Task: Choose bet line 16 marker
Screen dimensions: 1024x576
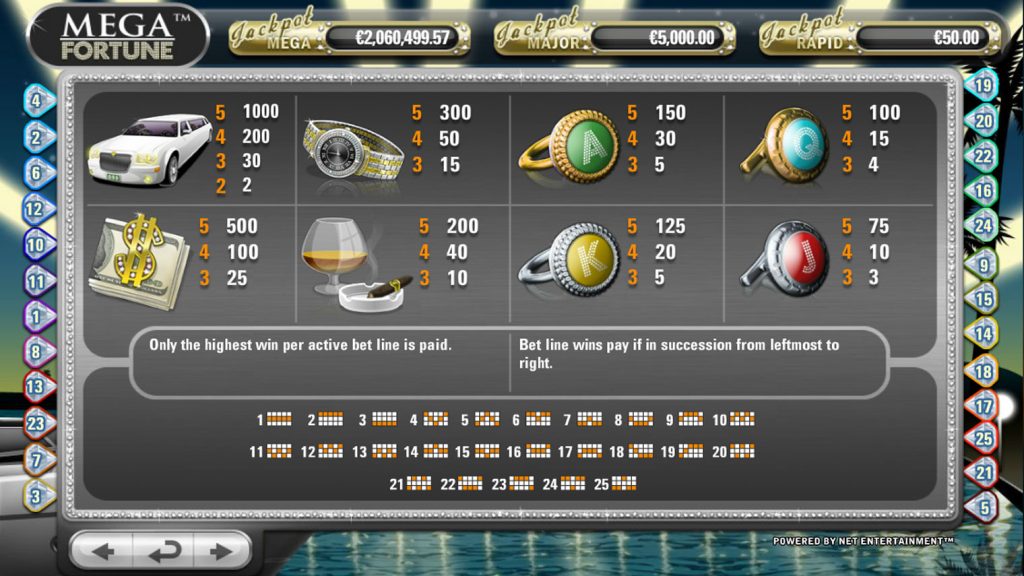Action: click(x=984, y=190)
